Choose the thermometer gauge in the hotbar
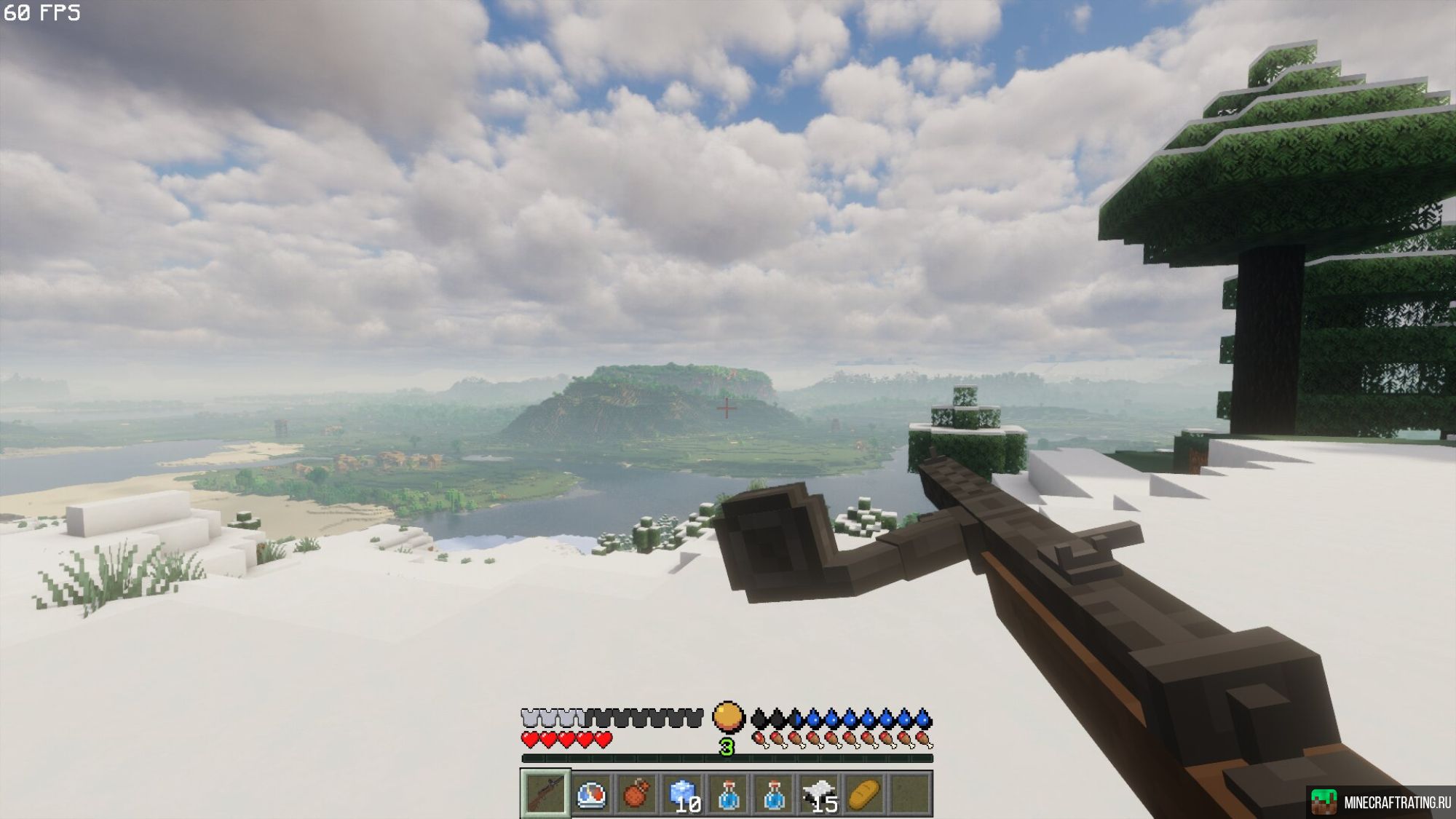1456x819 pixels. (591, 794)
